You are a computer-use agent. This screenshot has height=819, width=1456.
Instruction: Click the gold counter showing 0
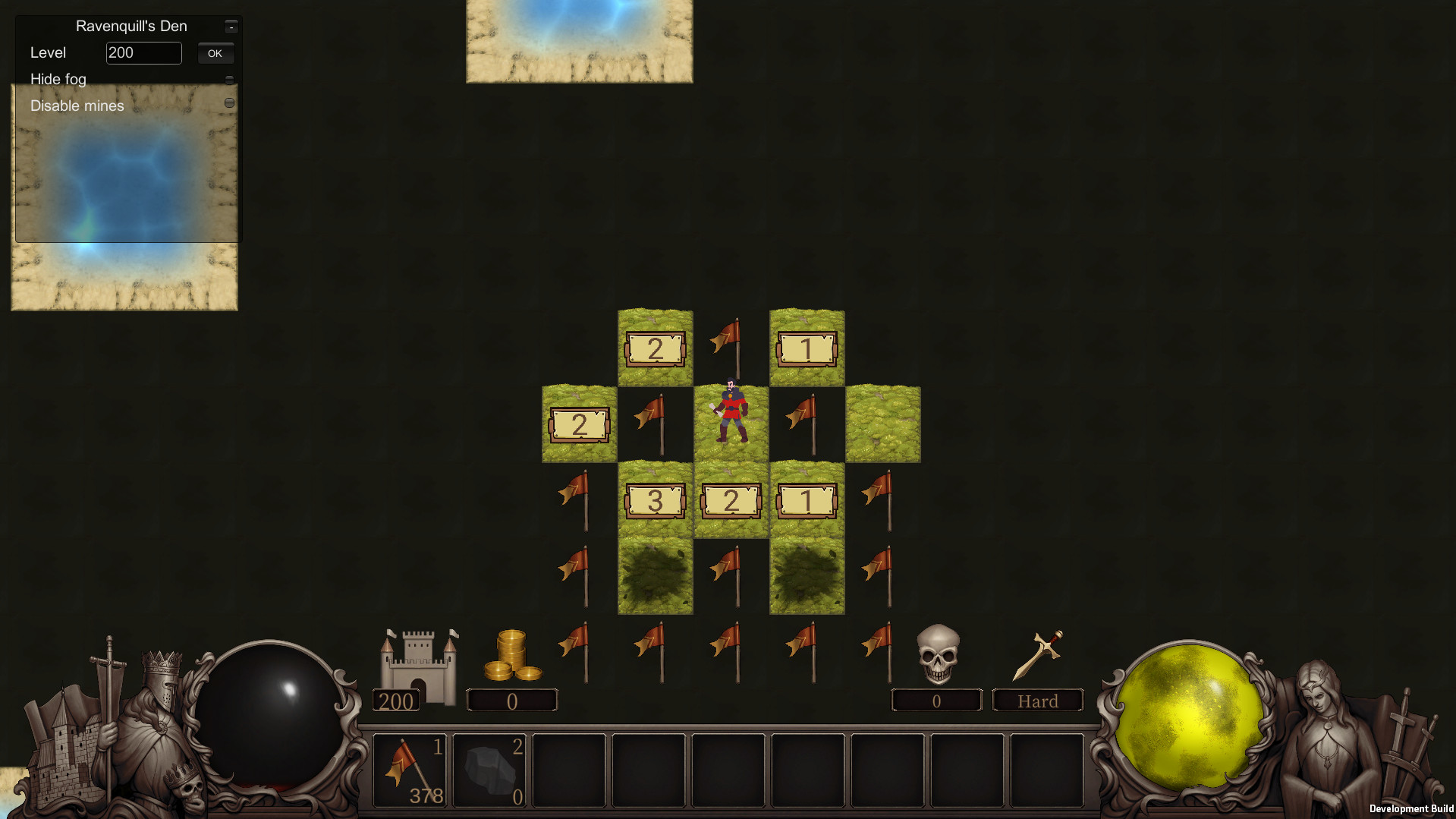511,700
